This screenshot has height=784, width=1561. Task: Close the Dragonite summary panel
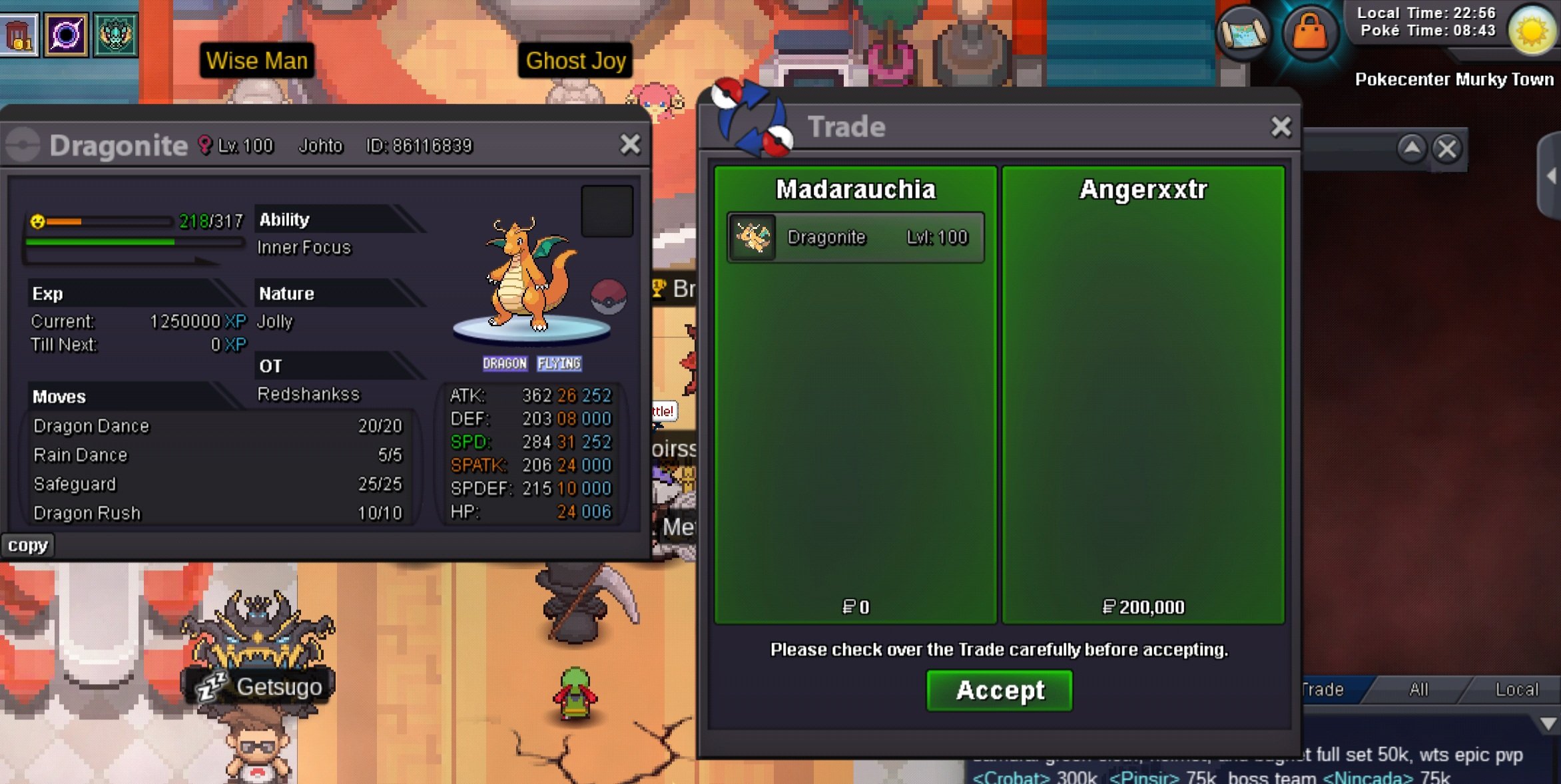click(630, 144)
